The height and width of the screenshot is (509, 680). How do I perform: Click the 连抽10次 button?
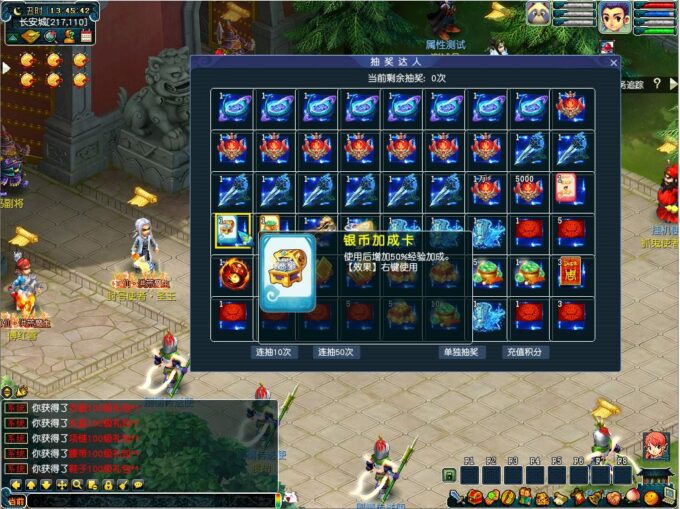274,353
